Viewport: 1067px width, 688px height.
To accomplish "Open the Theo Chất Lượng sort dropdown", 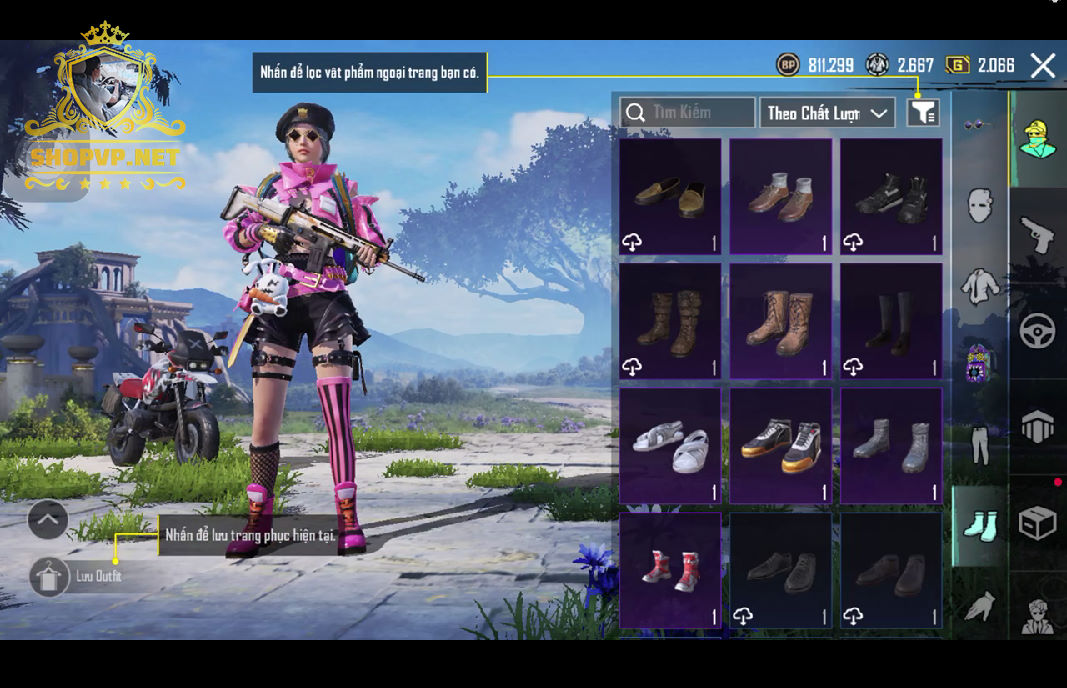I will 827,113.
